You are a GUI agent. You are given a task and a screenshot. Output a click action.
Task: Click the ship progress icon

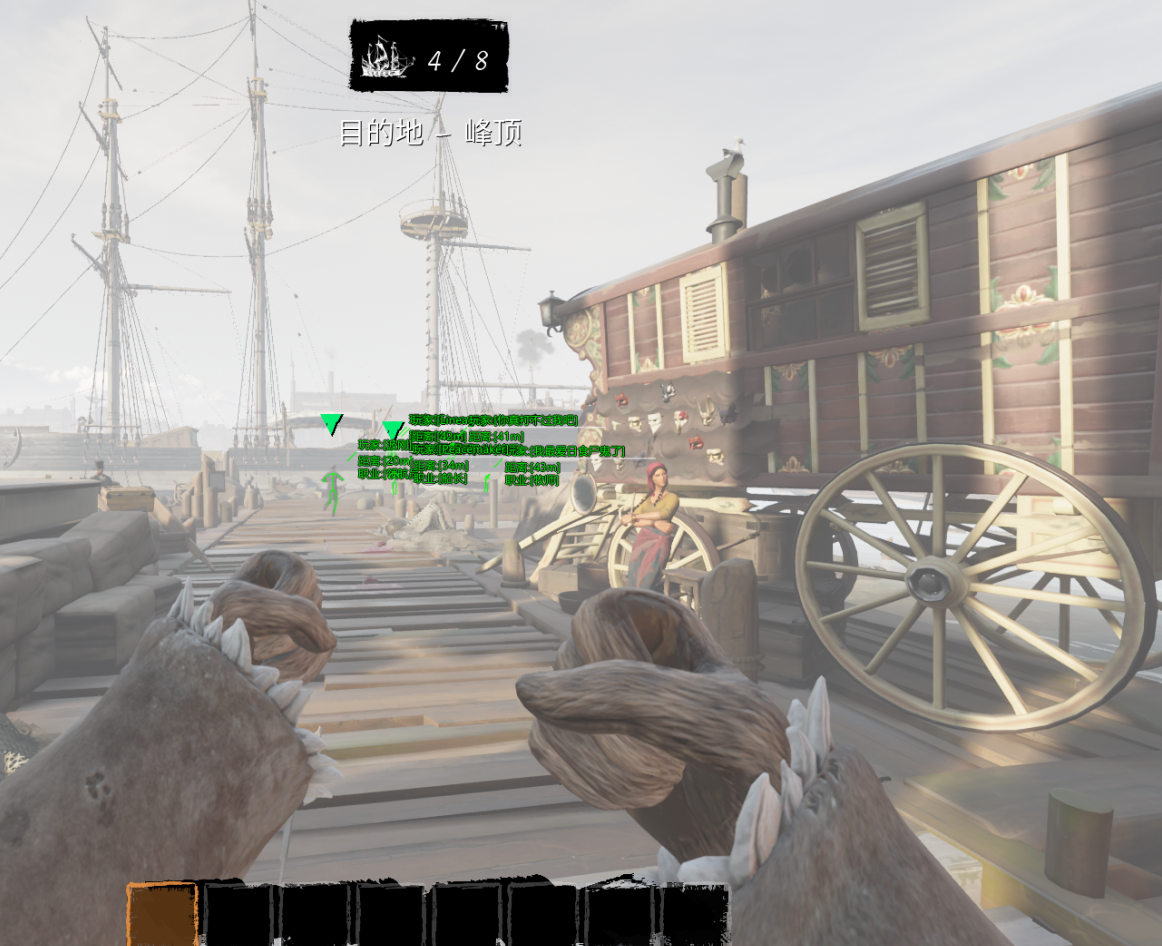coord(388,58)
